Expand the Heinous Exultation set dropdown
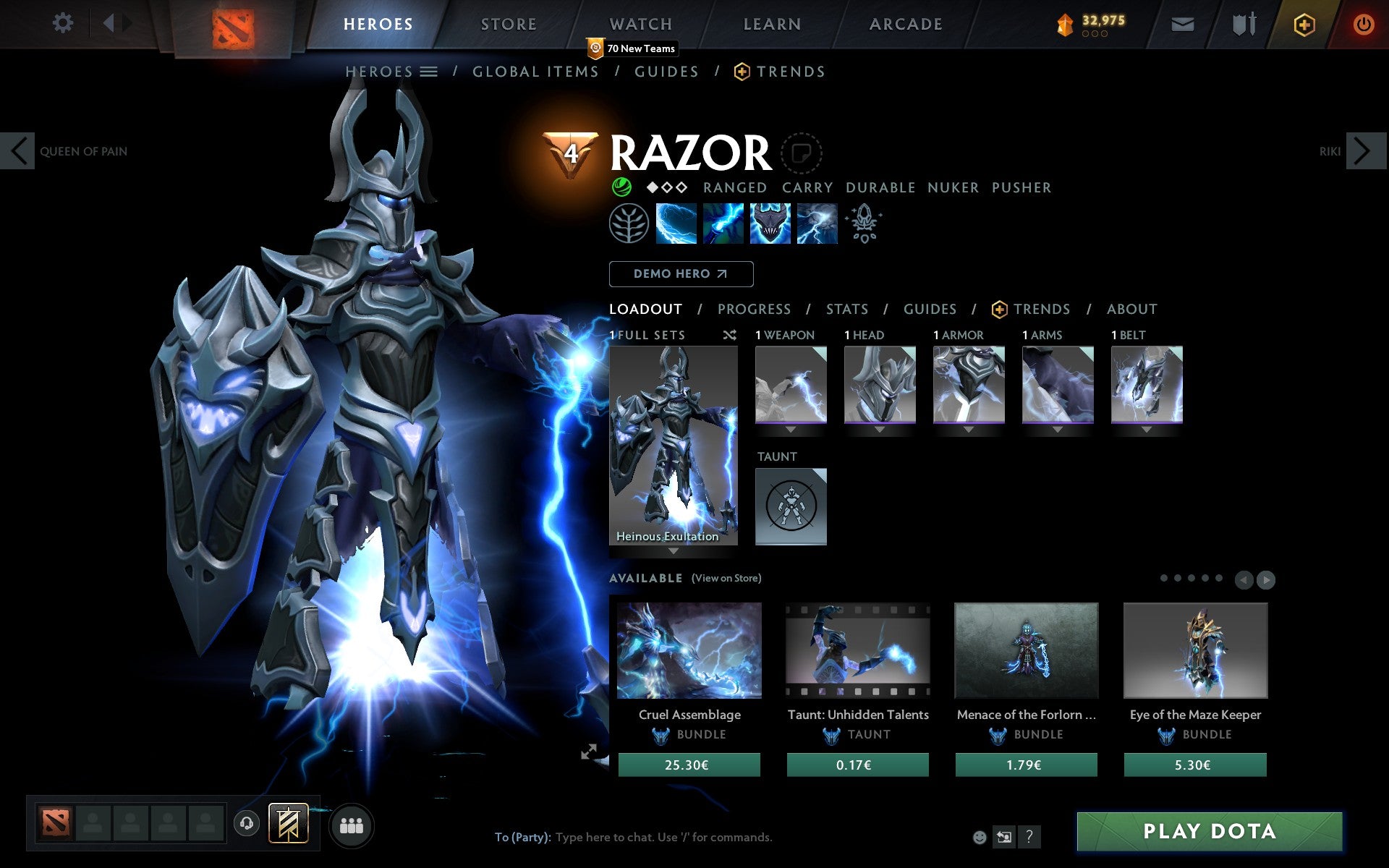 (x=673, y=551)
